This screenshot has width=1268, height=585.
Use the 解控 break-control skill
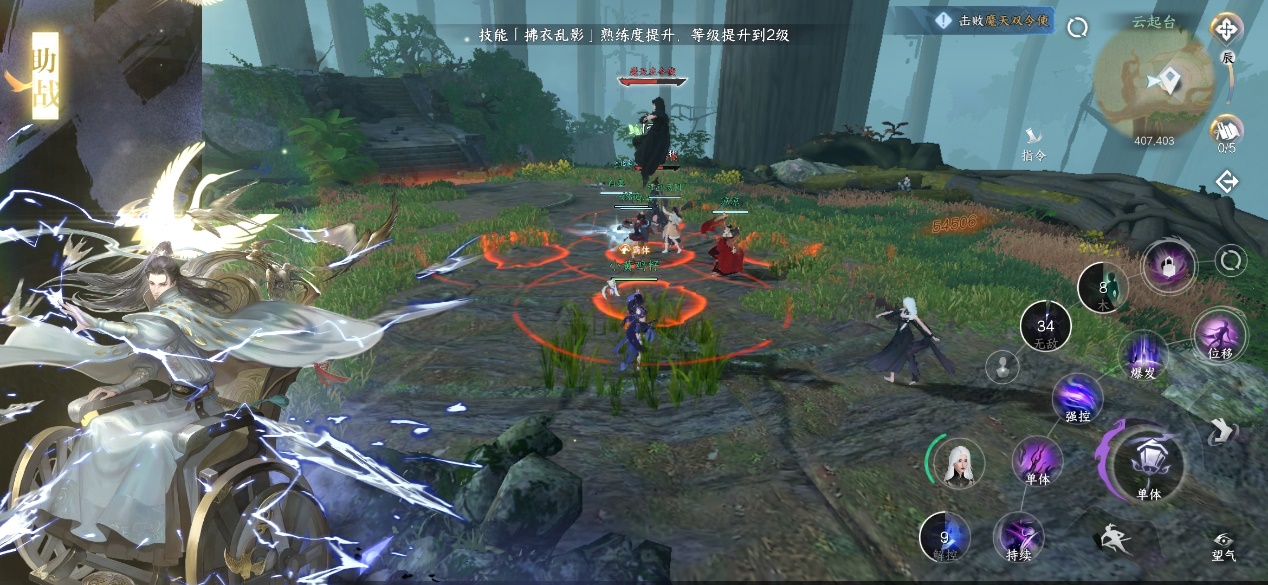(944, 536)
